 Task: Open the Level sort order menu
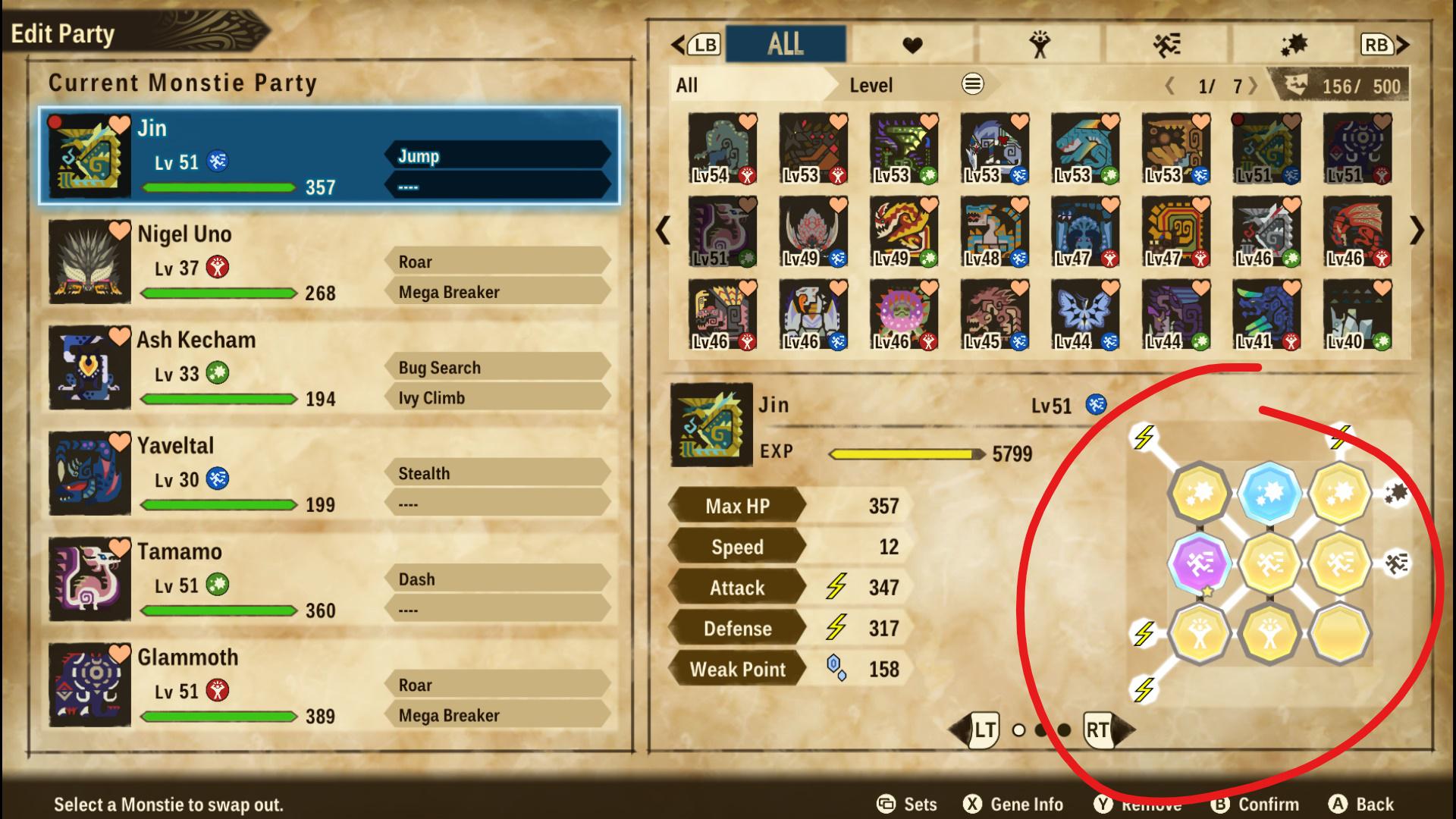tap(972, 84)
